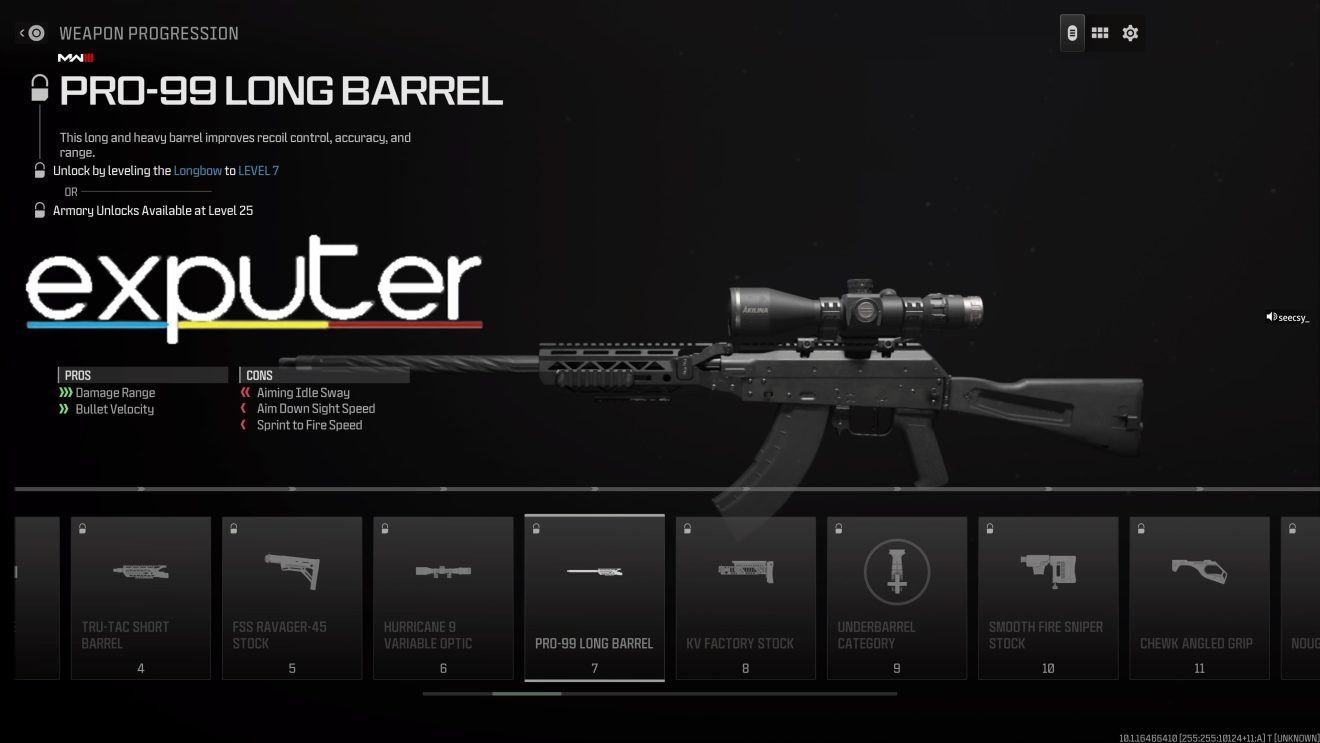Click the LEVEL 7 link

point(258,170)
